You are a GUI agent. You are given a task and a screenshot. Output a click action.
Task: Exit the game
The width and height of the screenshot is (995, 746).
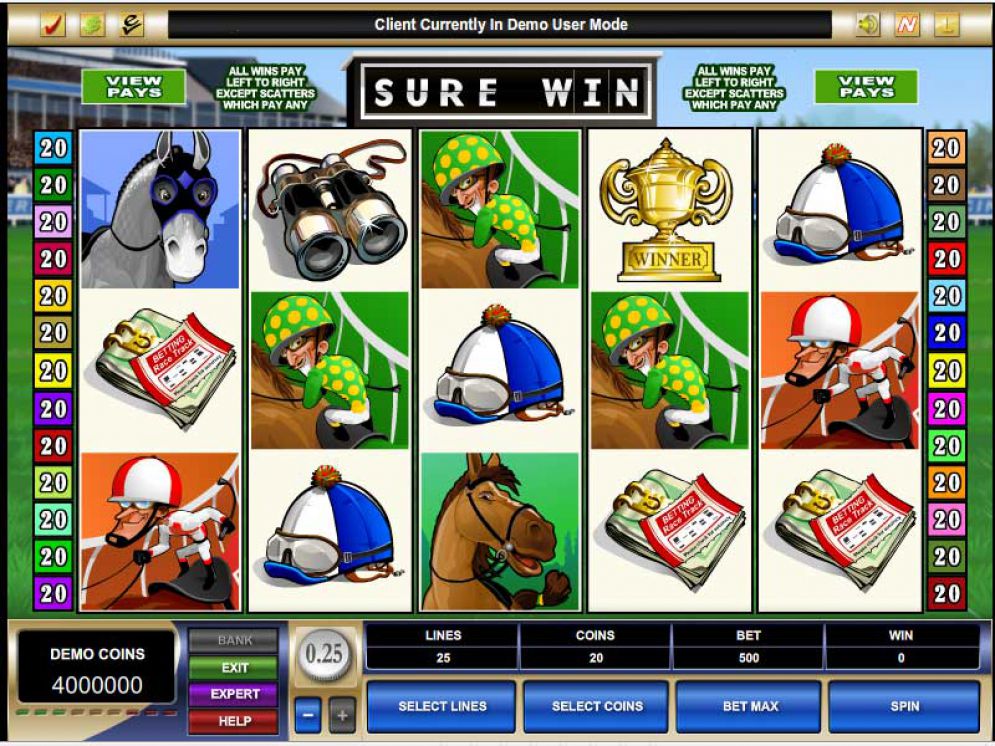click(235, 668)
